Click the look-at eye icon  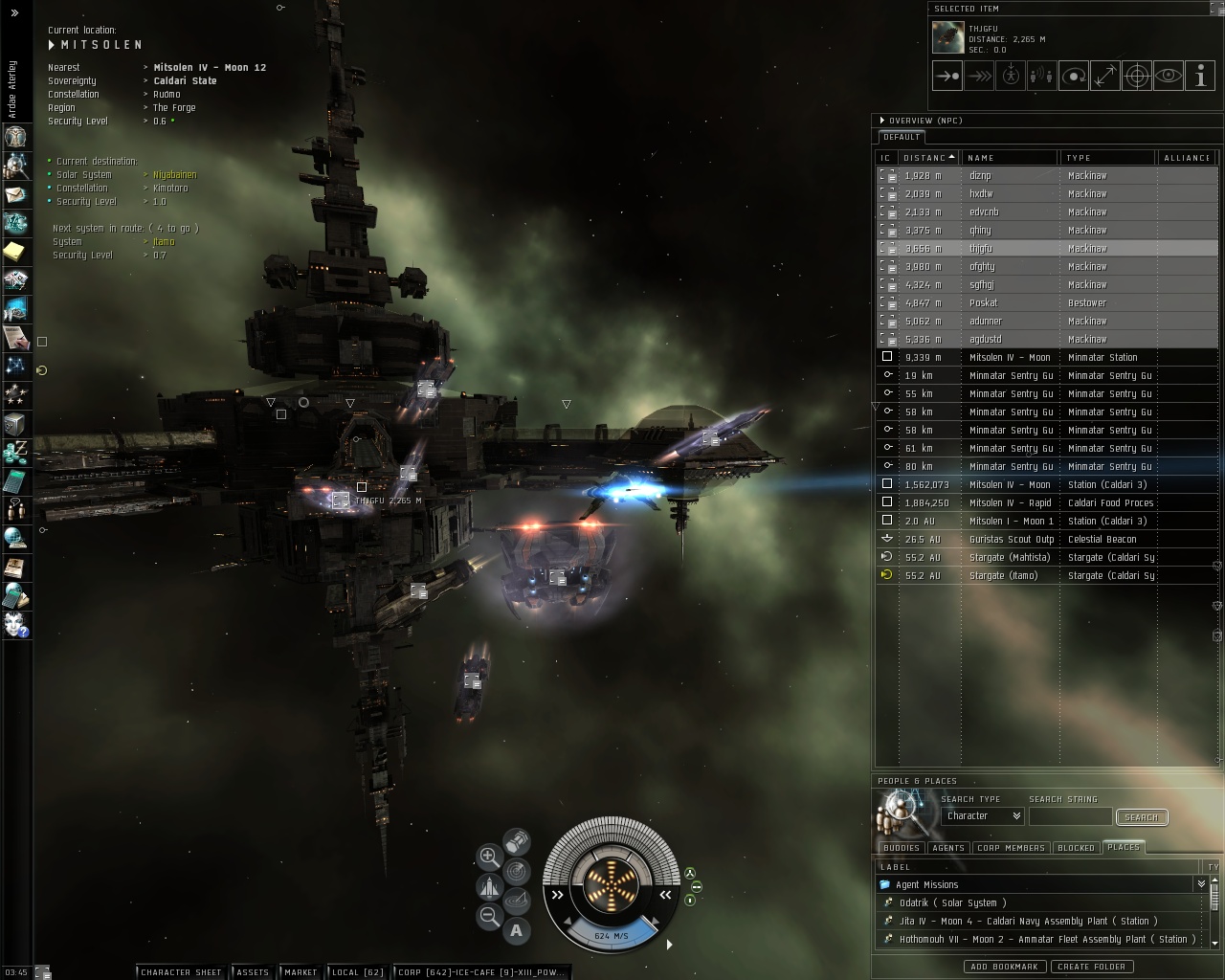coord(1169,76)
